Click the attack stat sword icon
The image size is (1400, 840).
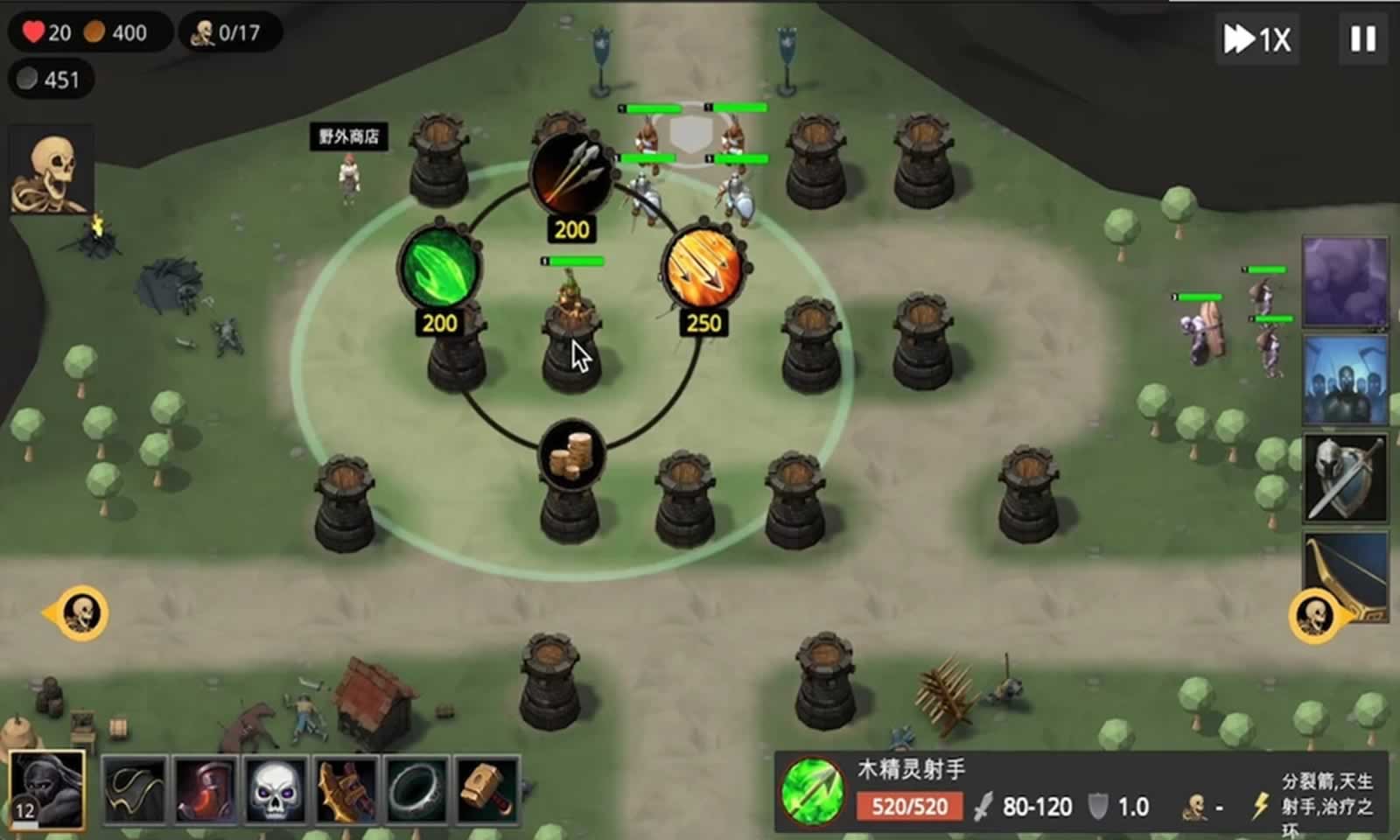click(983, 806)
